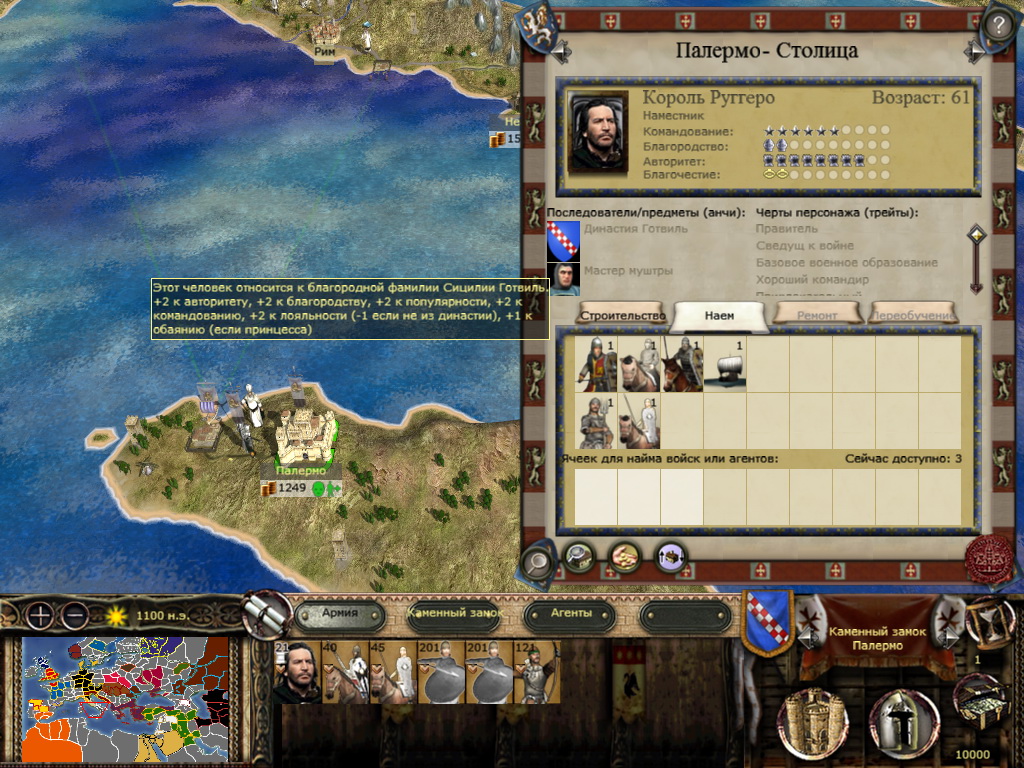The image size is (1024, 768).
Task: Recruit the ship unit from the recruitment grid
Action: pyautogui.click(x=724, y=364)
